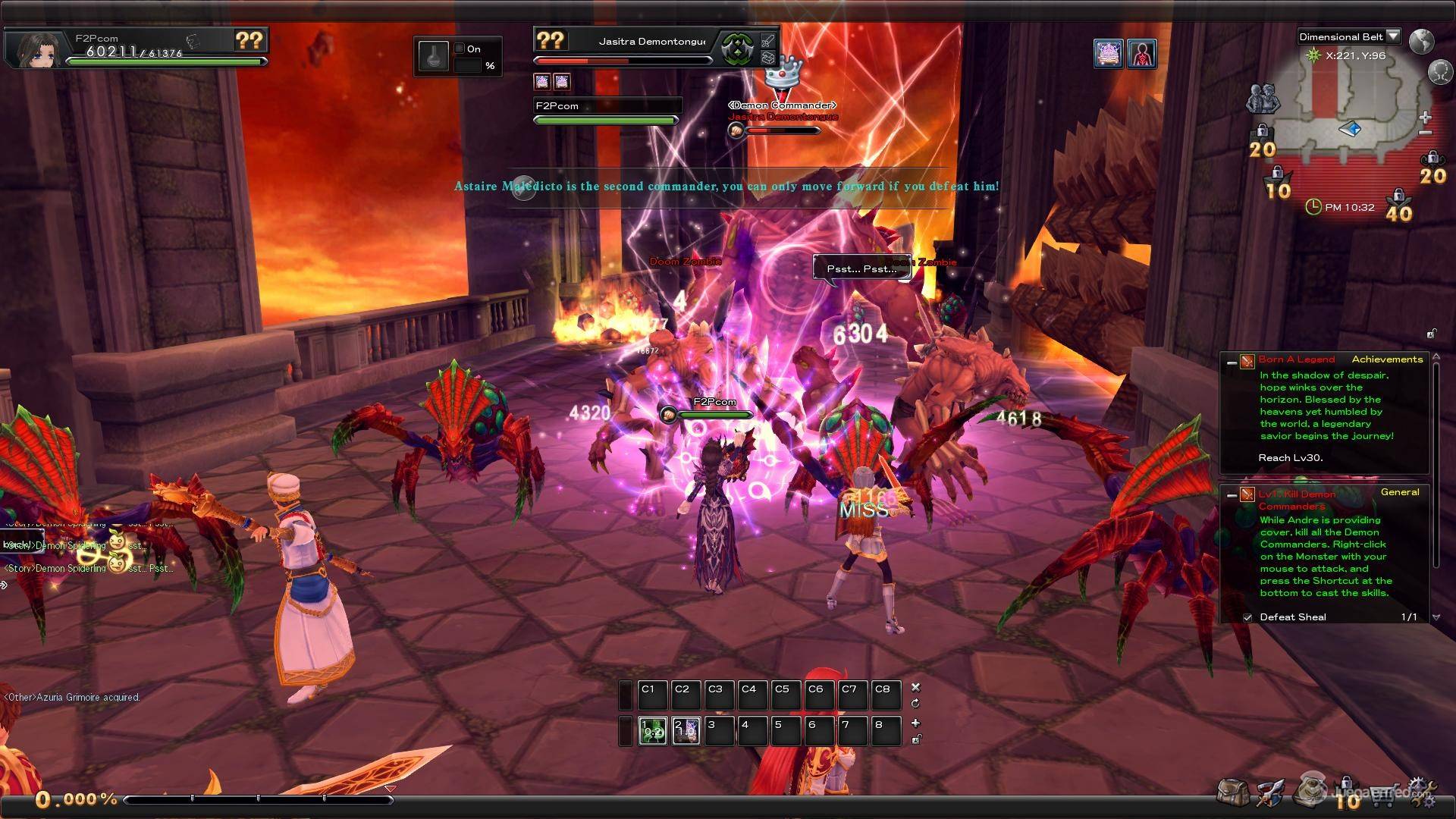Zoom out the minimap with minus button
Image resolution: width=1456 pixels, height=819 pixels.
[x=1425, y=133]
